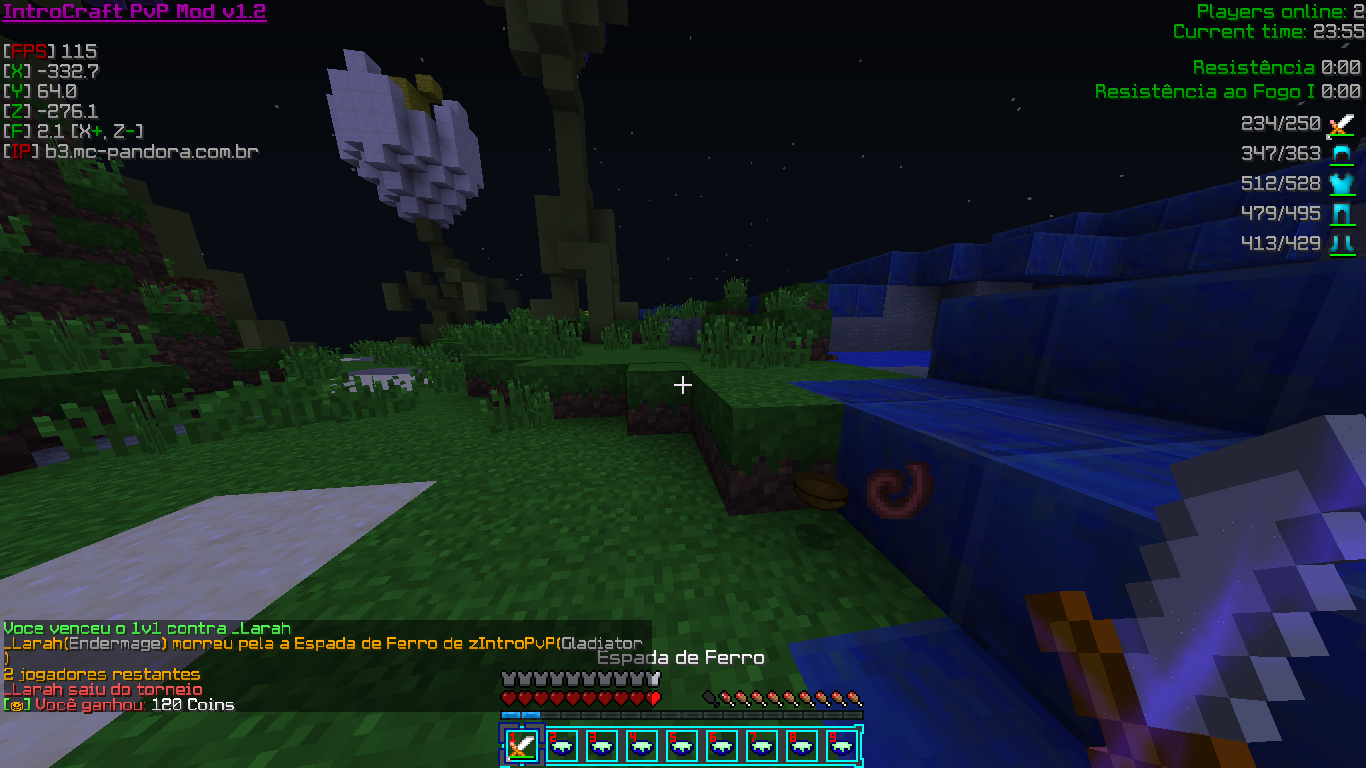Select hotbar slot 5 soup bowl

[681, 746]
